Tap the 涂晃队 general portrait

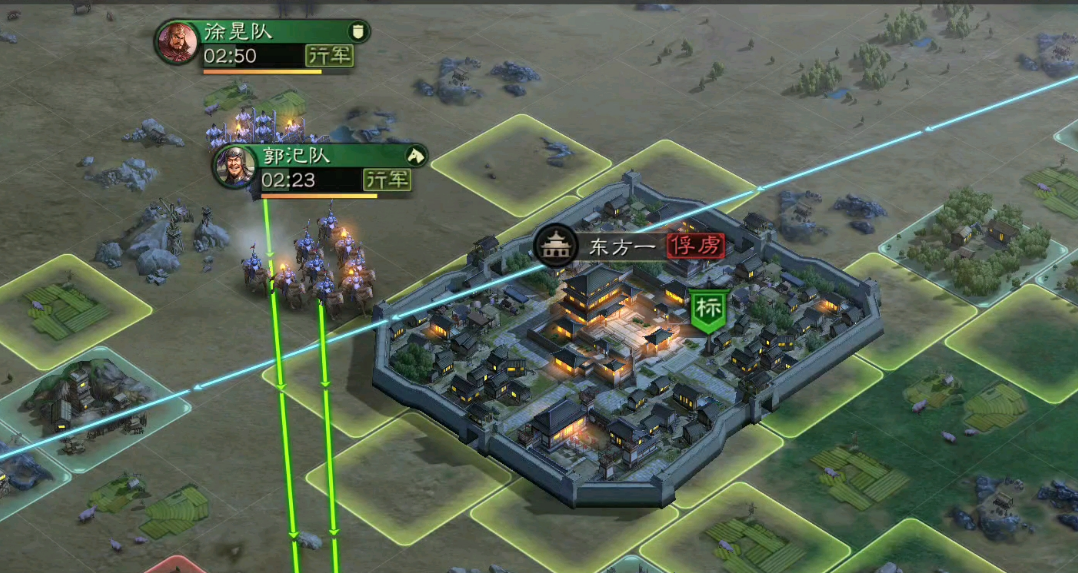click(177, 43)
